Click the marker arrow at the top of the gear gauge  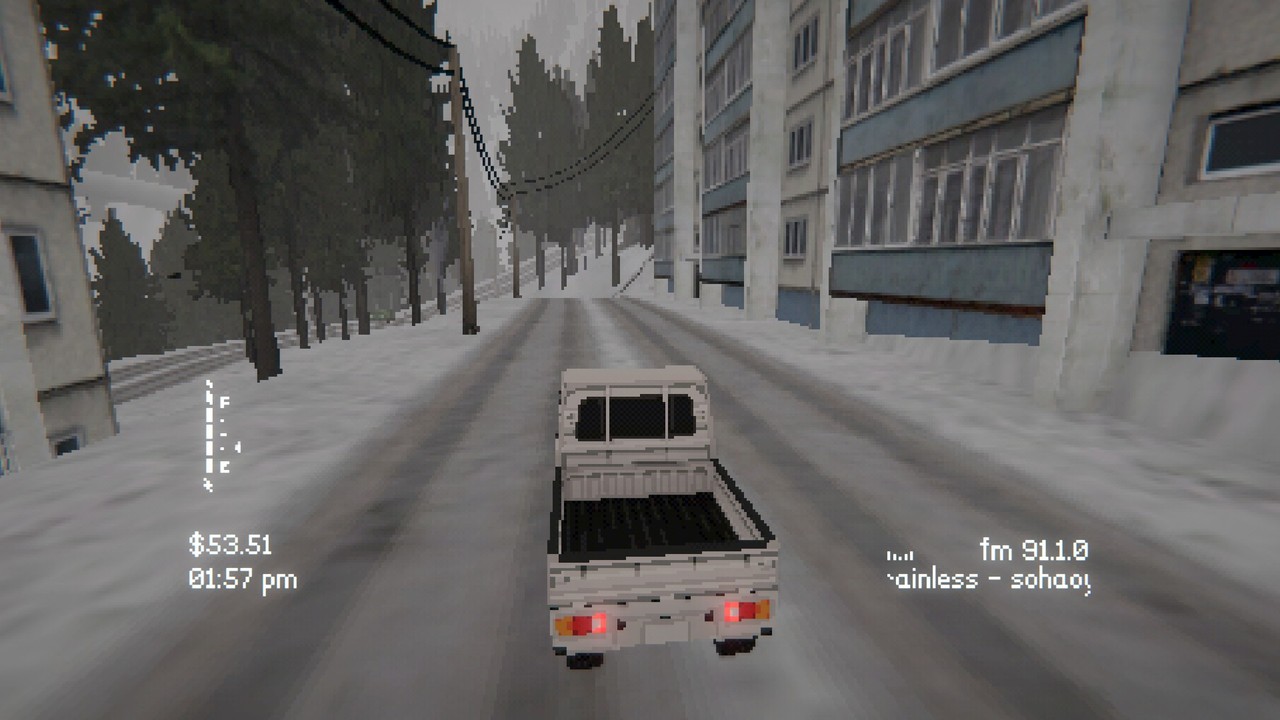click(207, 384)
